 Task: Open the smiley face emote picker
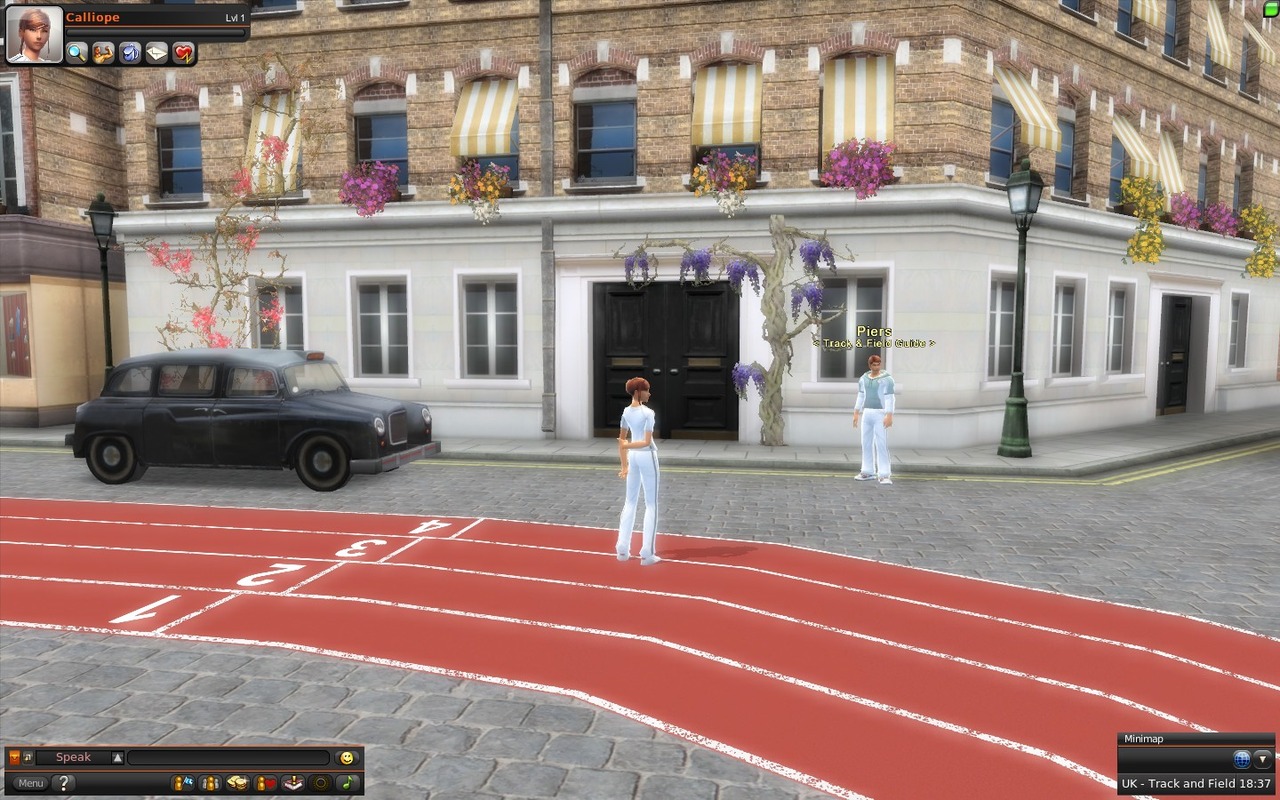(347, 758)
